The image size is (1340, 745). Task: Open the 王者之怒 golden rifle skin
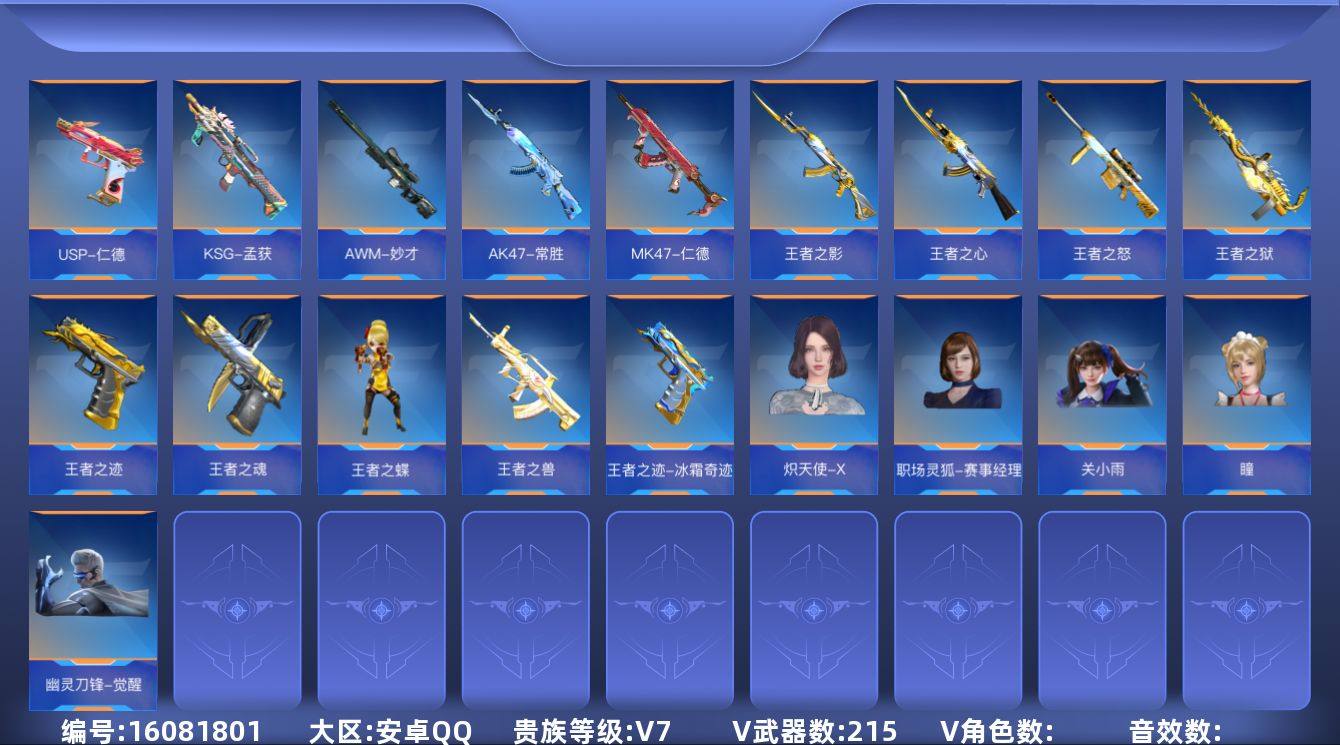click(x=1101, y=170)
